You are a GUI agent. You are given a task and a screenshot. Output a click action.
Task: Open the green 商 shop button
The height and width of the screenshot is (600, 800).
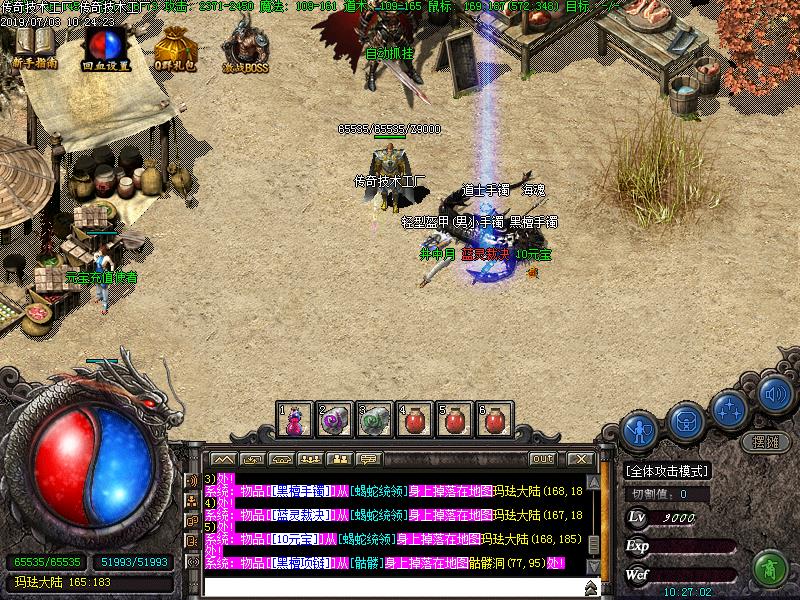tap(769, 567)
